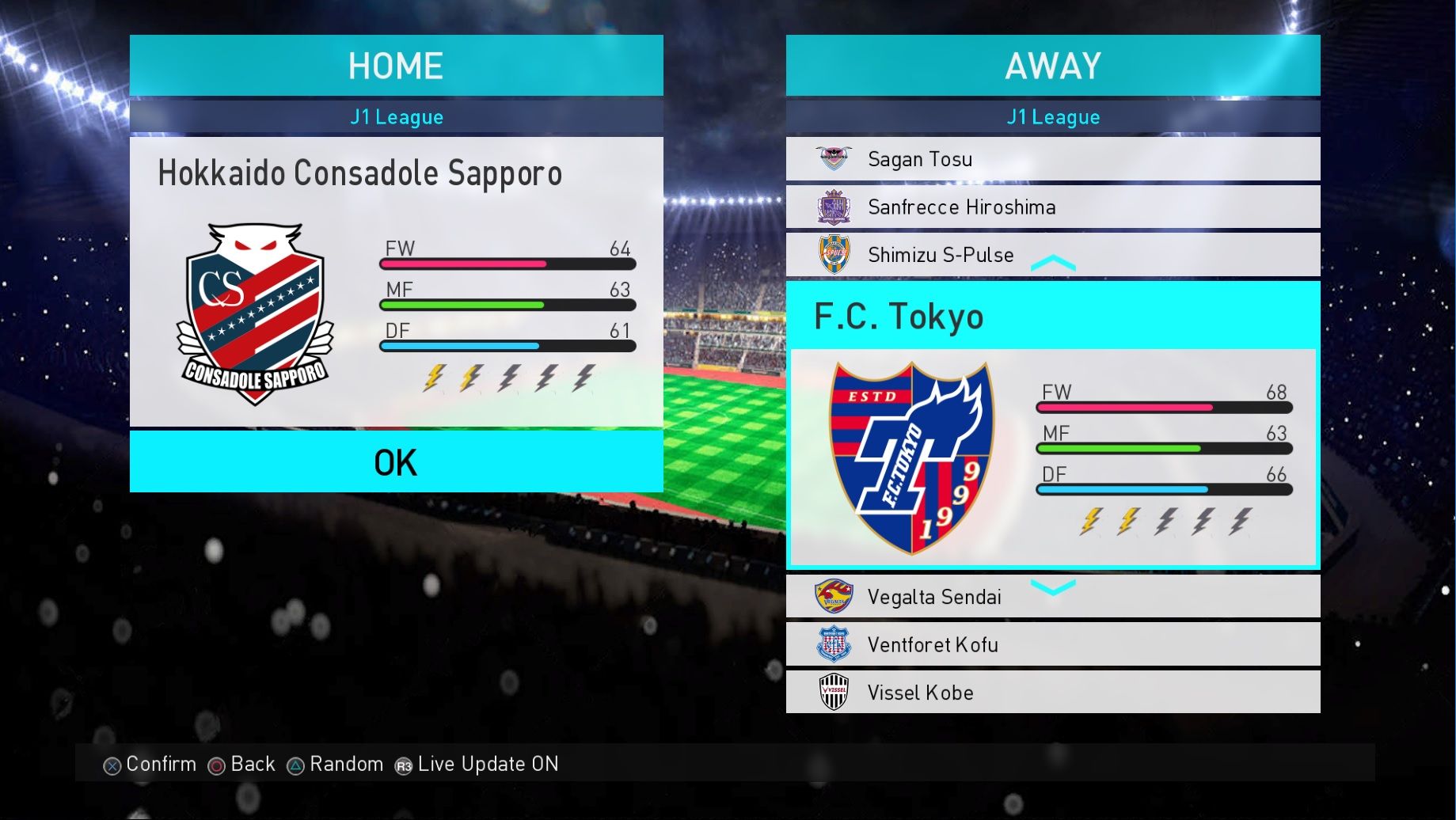Open the away J1 League selector

pyautogui.click(x=1052, y=117)
